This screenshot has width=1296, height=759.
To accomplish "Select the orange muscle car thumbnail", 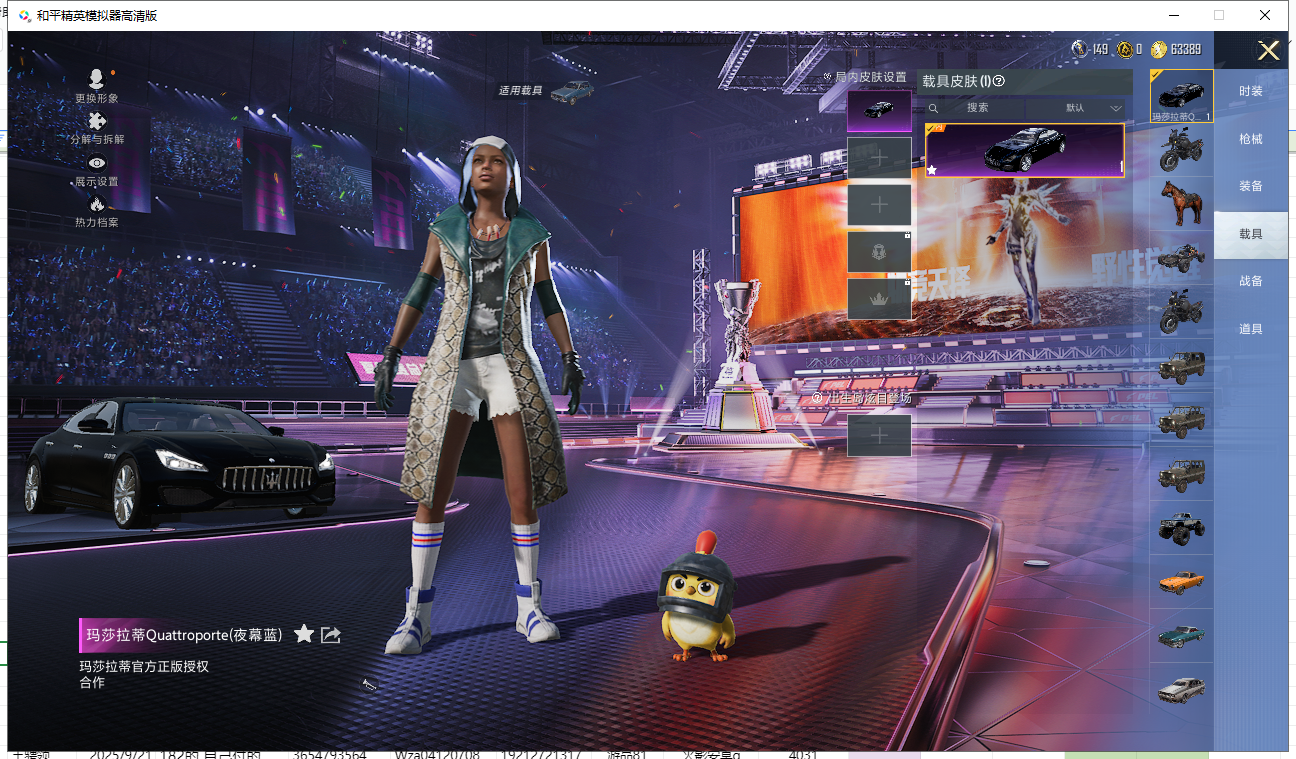I will point(1181,581).
